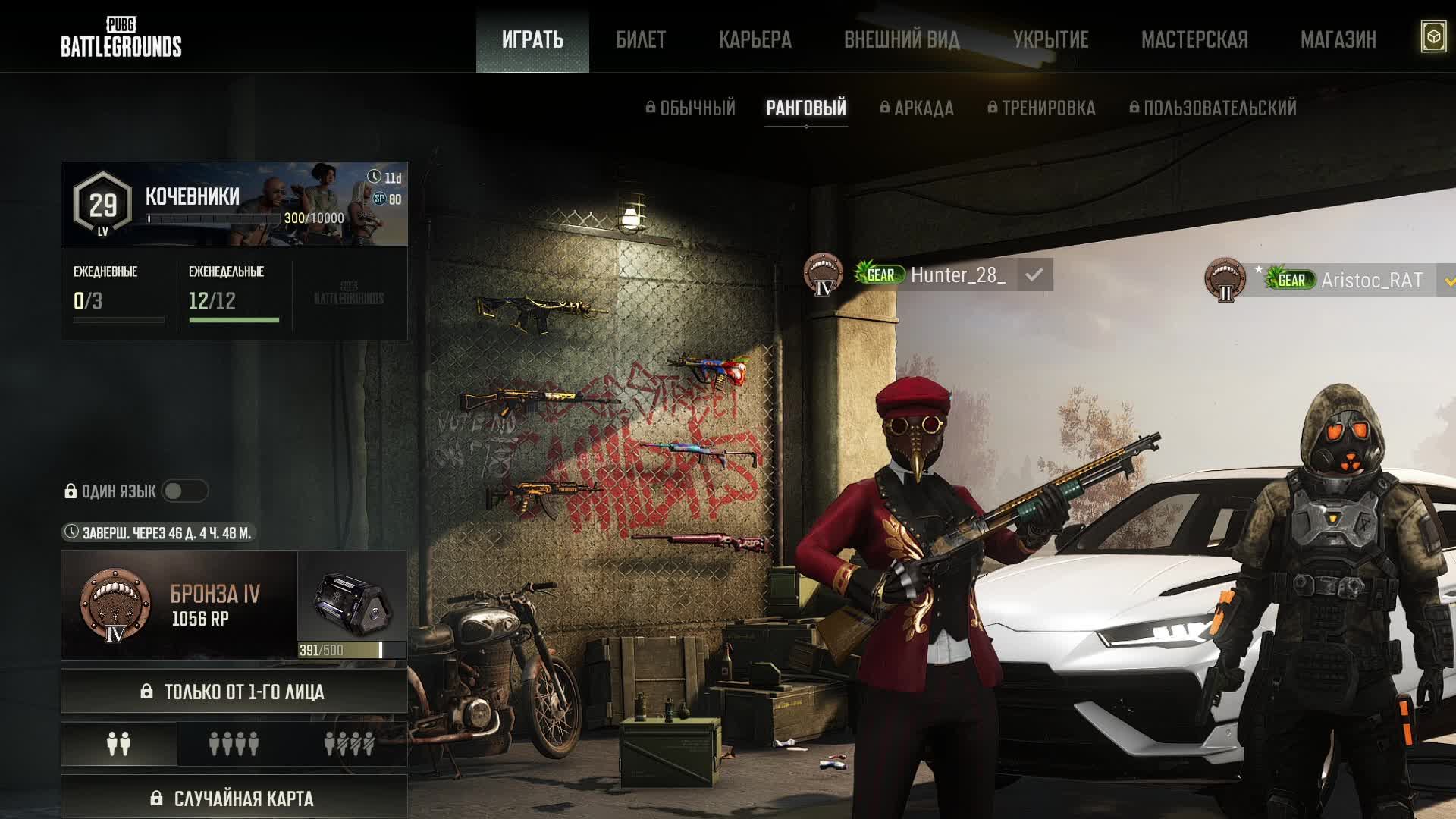The width and height of the screenshot is (1456, 819).
Task: Switch to МАСТЕРСКАЯ tab
Action: (1194, 39)
